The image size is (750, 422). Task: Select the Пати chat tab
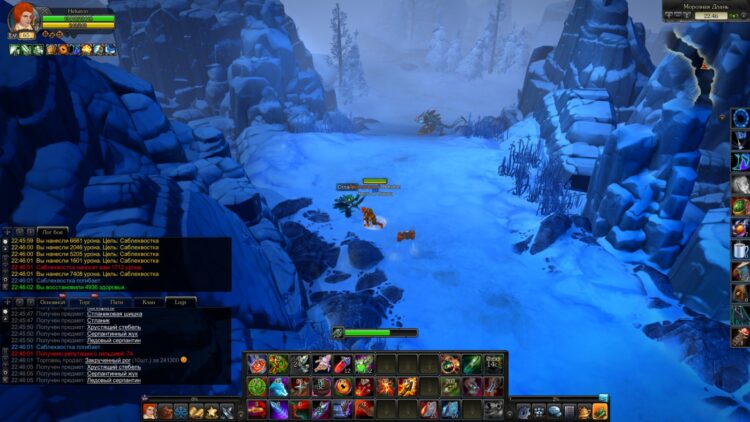(x=117, y=301)
